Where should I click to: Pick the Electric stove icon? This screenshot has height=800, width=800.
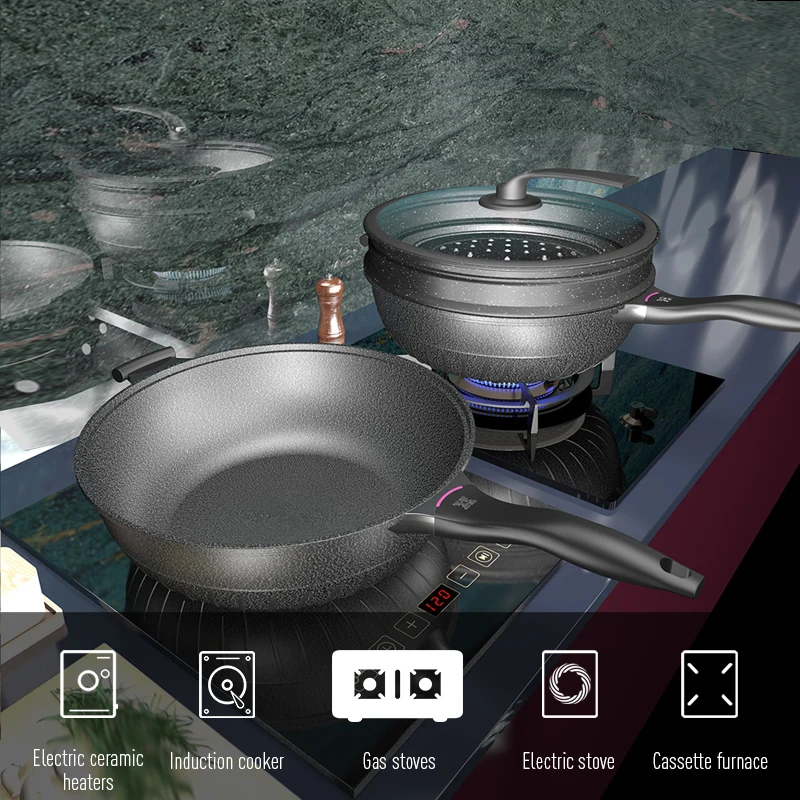569,684
